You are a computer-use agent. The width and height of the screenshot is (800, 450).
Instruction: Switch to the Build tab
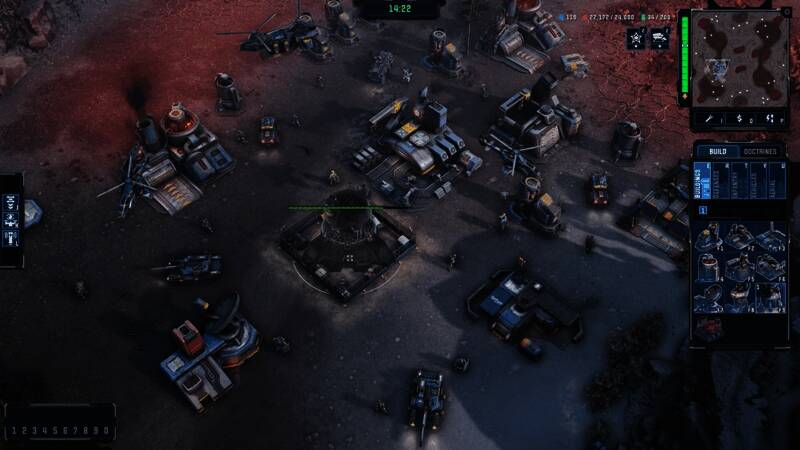pos(711,152)
